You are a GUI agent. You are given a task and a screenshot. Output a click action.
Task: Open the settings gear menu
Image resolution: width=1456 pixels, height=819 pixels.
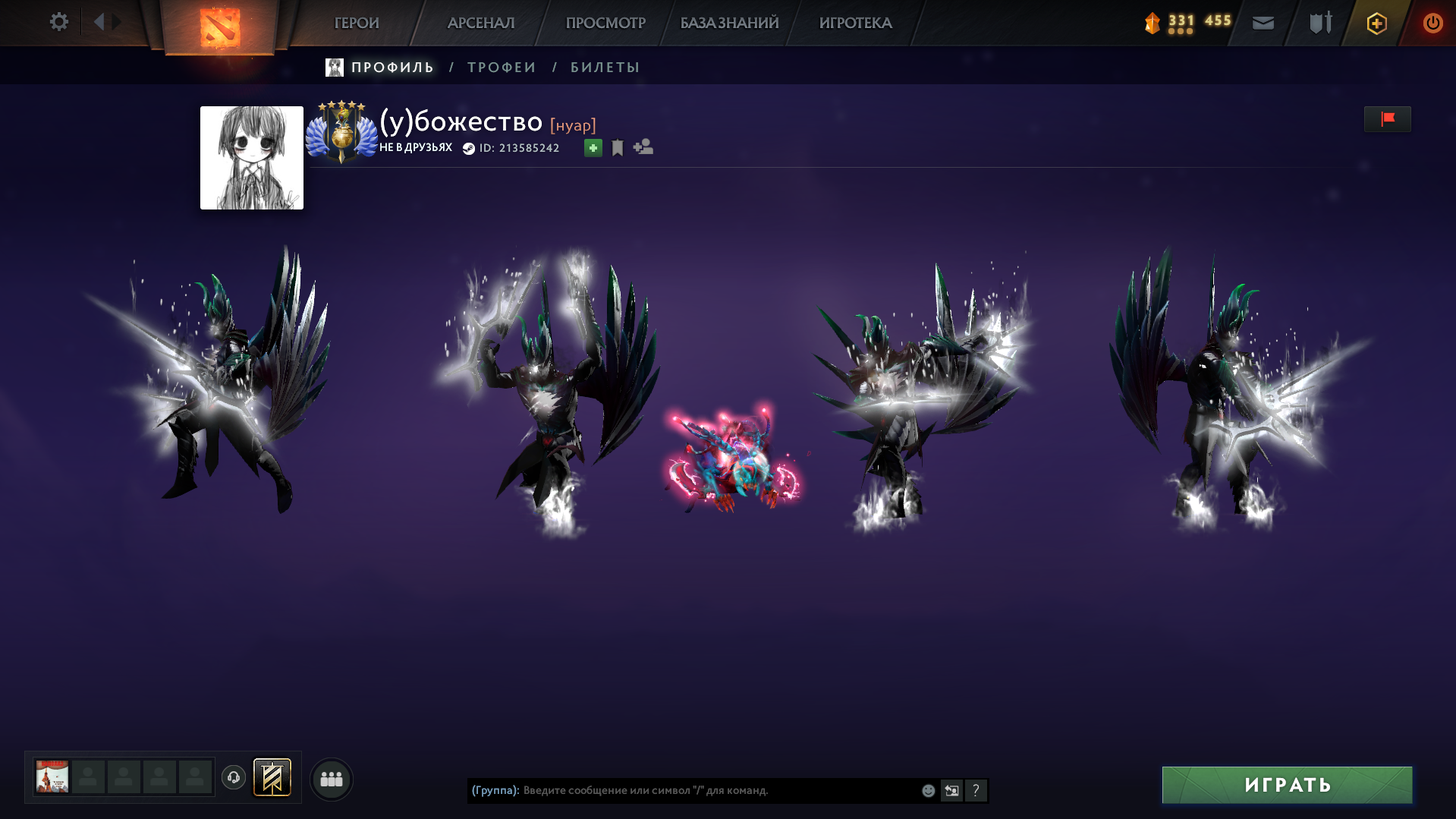(x=58, y=22)
